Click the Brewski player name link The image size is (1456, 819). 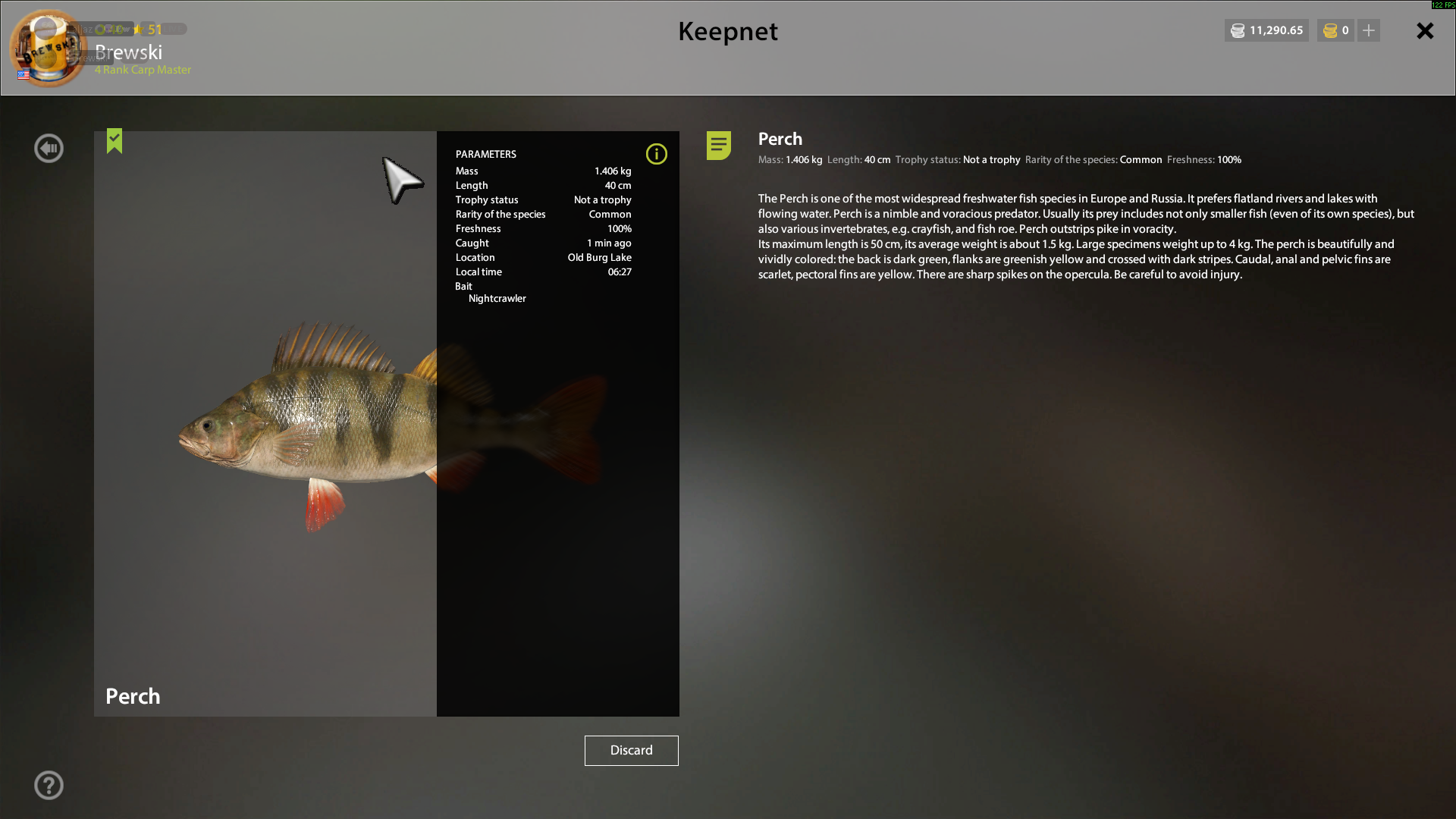[x=128, y=52]
